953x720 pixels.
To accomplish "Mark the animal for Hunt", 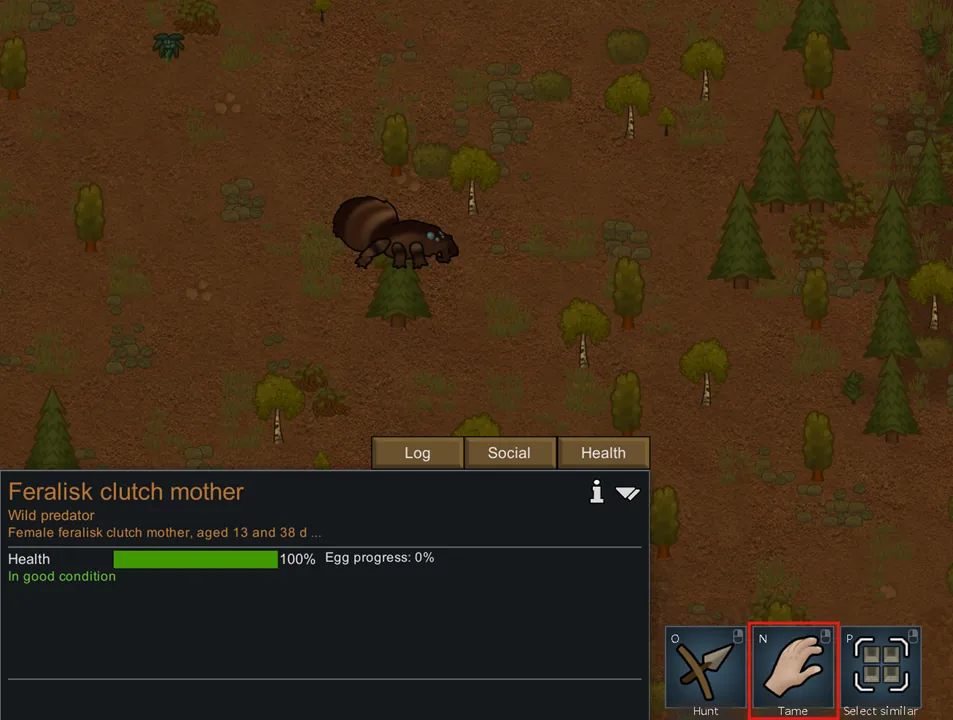I will pyautogui.click(x=705, y=667).
